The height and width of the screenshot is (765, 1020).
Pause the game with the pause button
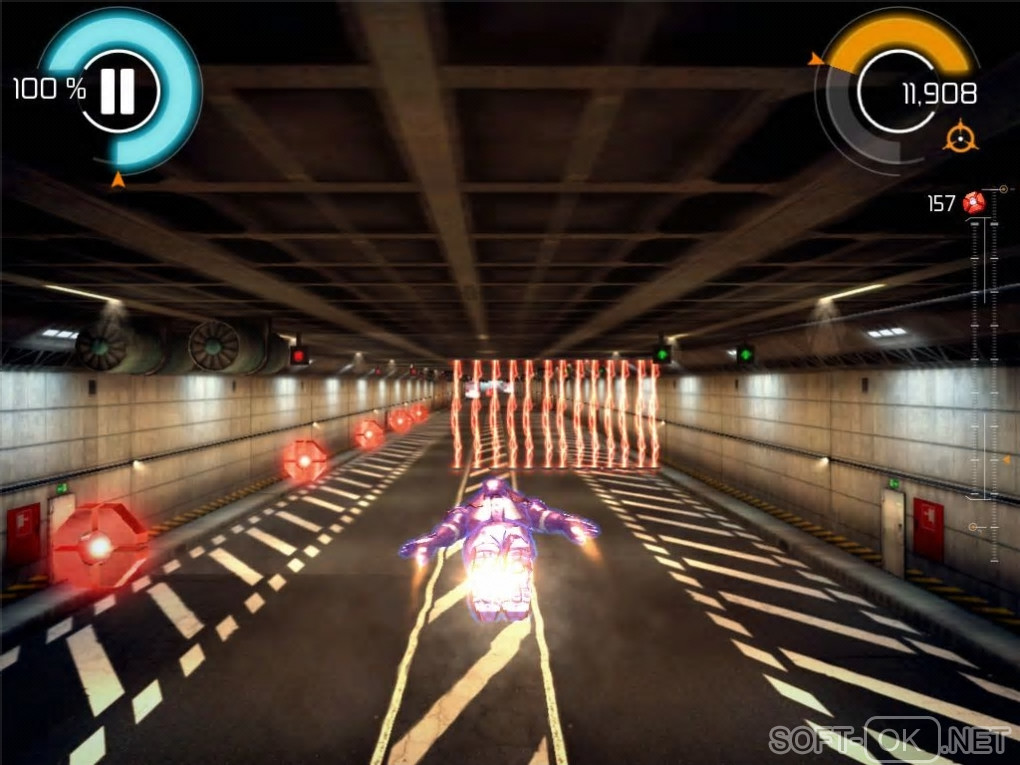[x=118, y=91]
